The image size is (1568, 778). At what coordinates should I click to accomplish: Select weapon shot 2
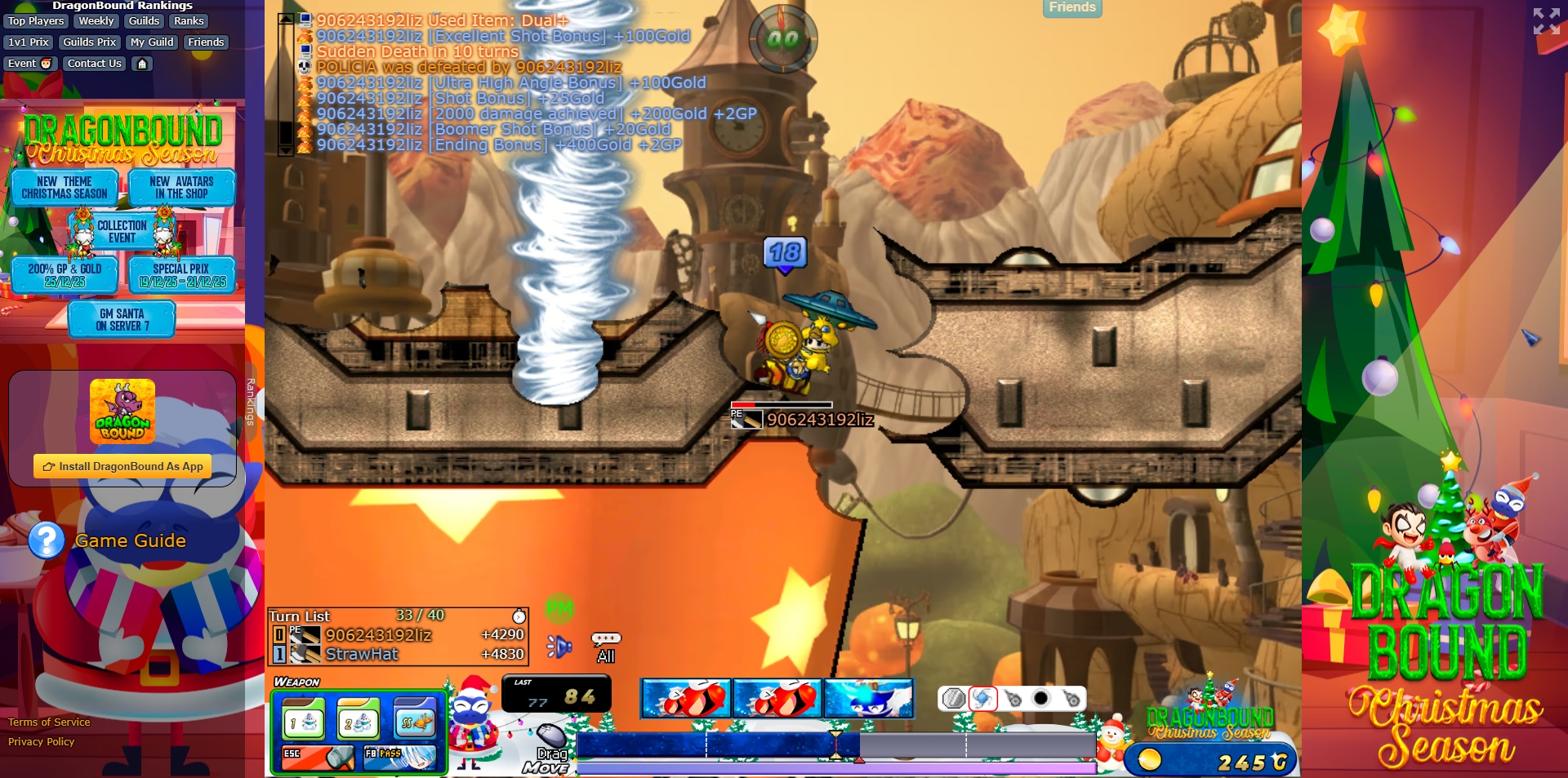coord(358,722)
